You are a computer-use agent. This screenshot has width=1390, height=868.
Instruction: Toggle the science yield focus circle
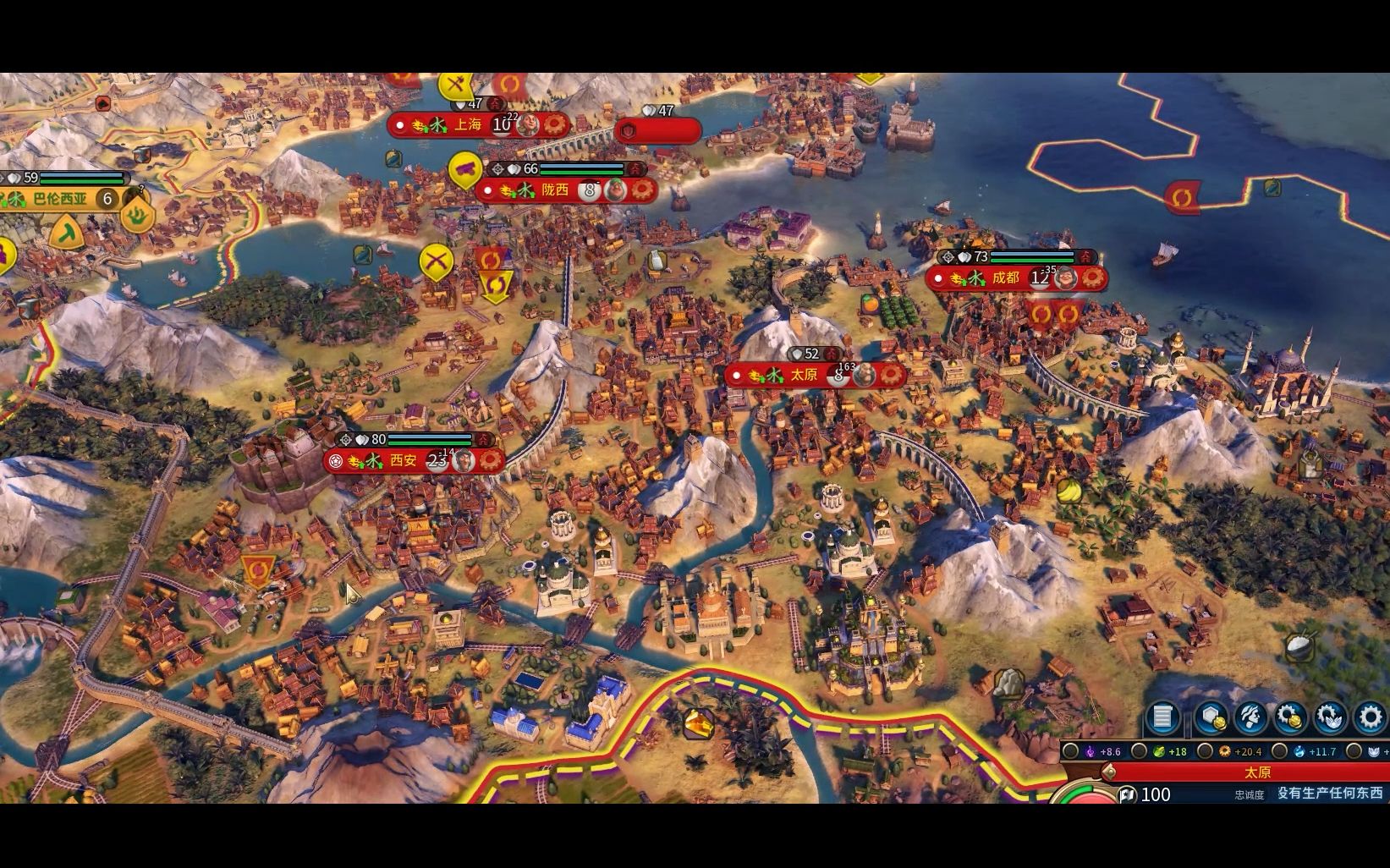[1279, 751]
